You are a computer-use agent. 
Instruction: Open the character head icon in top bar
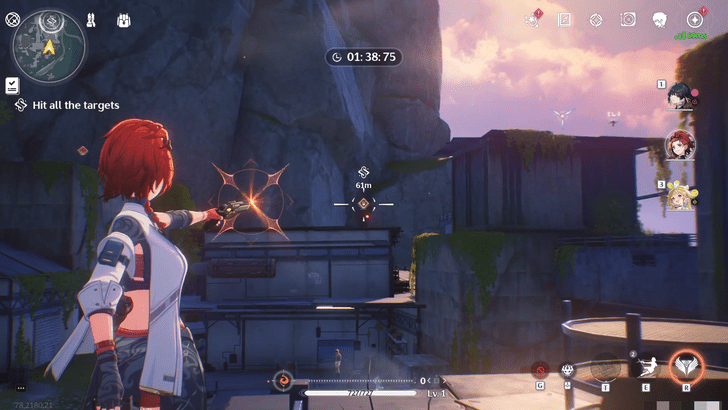pyautogui.click(x=659, y=20)
